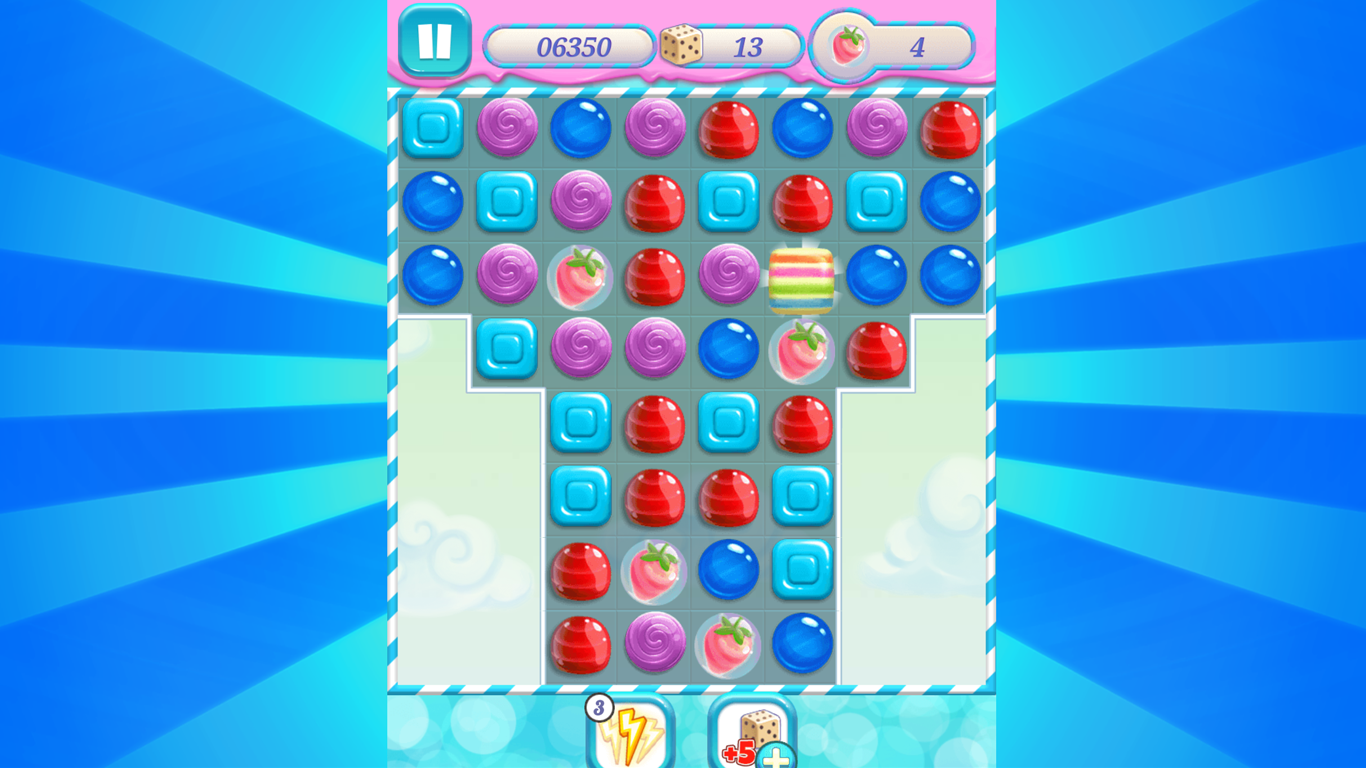Click the strawberry goal counter showing 4

(x=917, y=47)
